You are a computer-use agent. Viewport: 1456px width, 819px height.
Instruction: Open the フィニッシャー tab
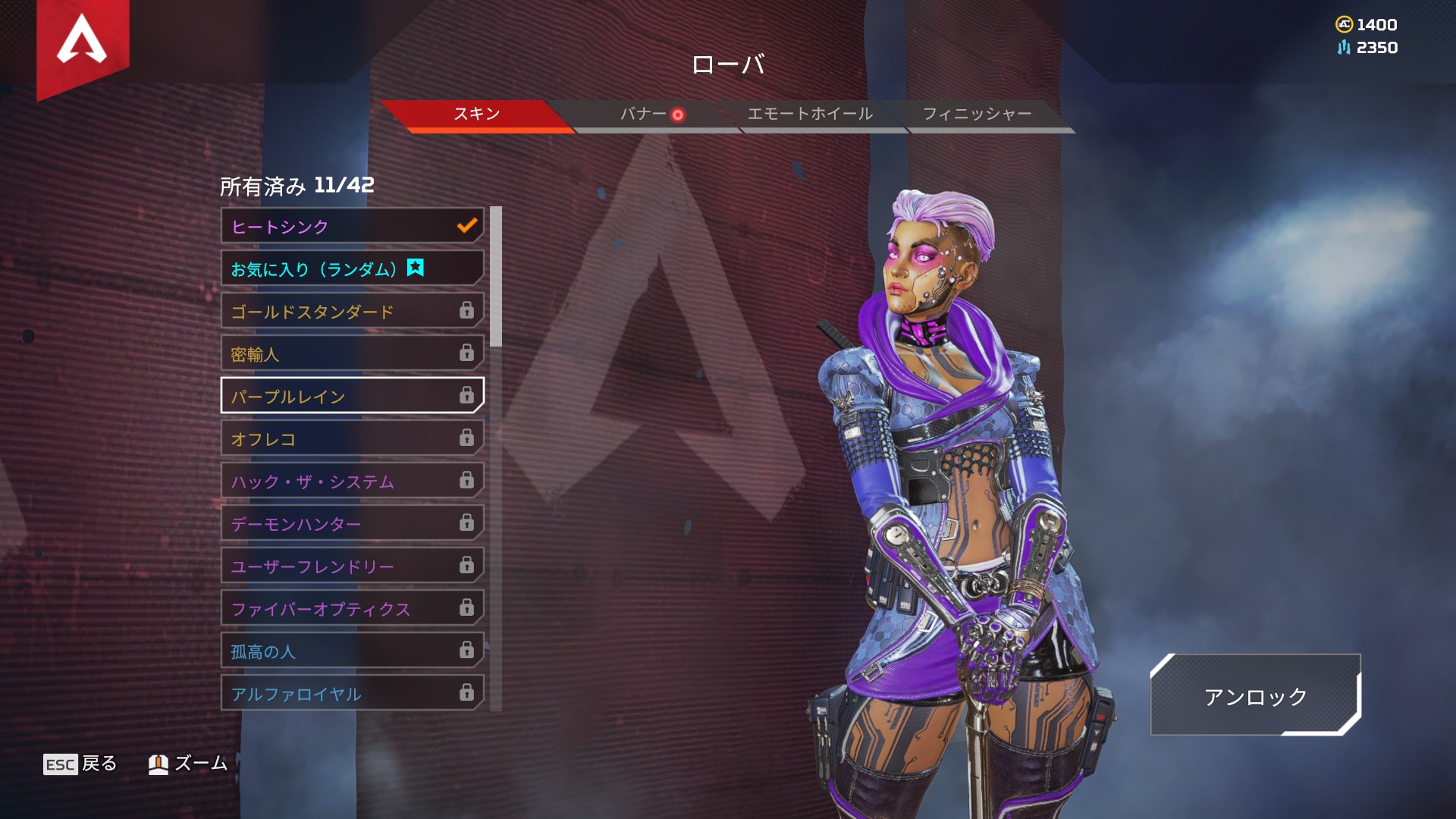click(x=977, y=115)
